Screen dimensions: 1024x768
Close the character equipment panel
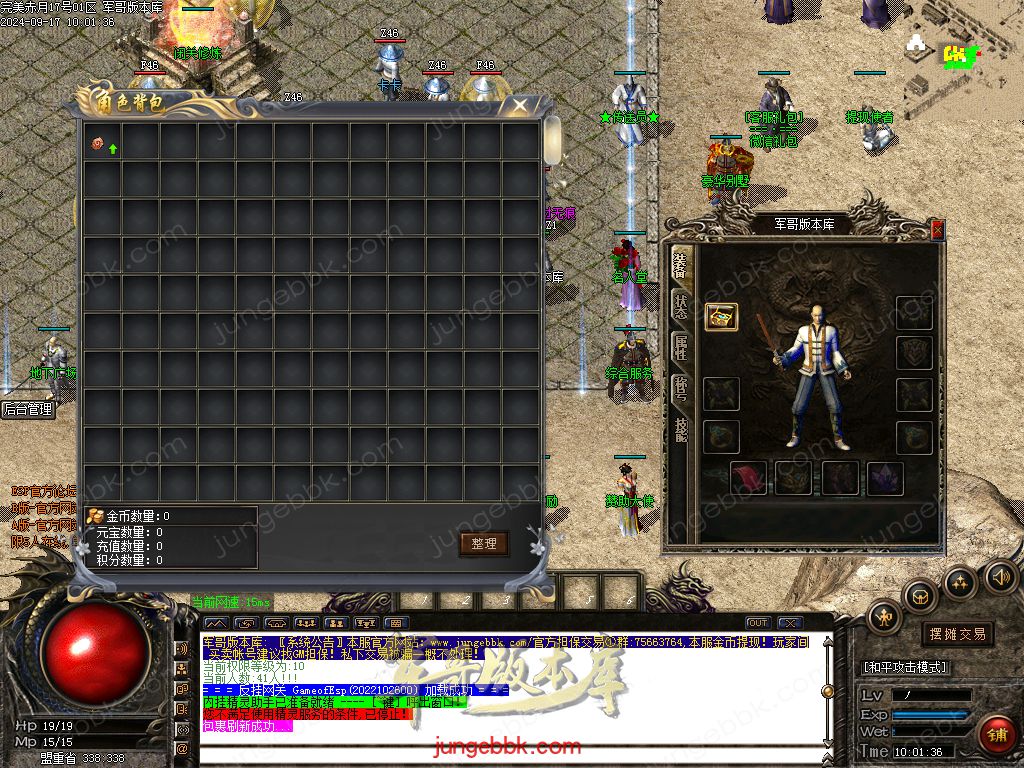(x=937, y=230)
